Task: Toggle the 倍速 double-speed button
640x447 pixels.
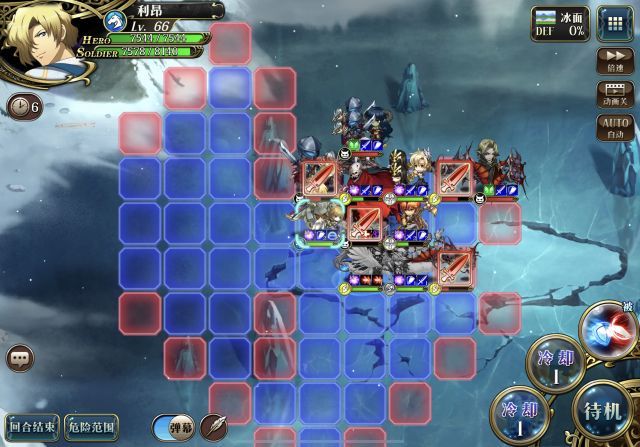Action: click(611, 62)
